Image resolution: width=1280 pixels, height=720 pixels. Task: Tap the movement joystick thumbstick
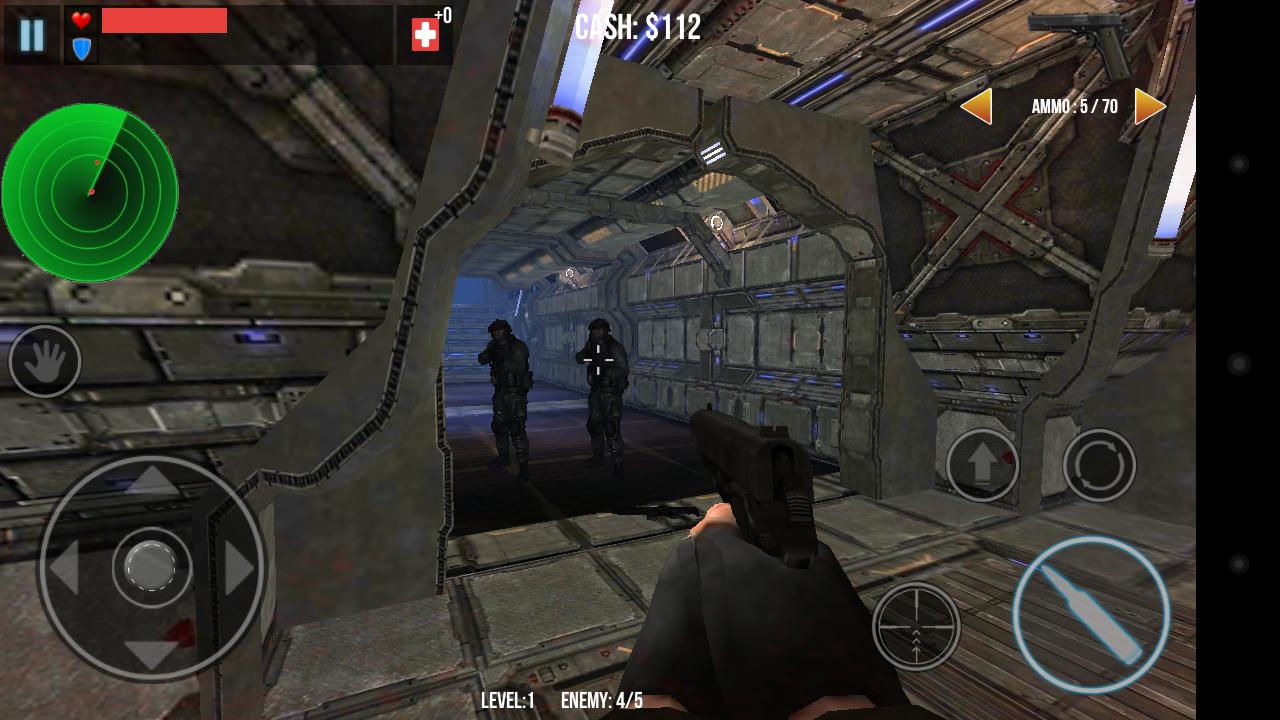coord(150,567)
